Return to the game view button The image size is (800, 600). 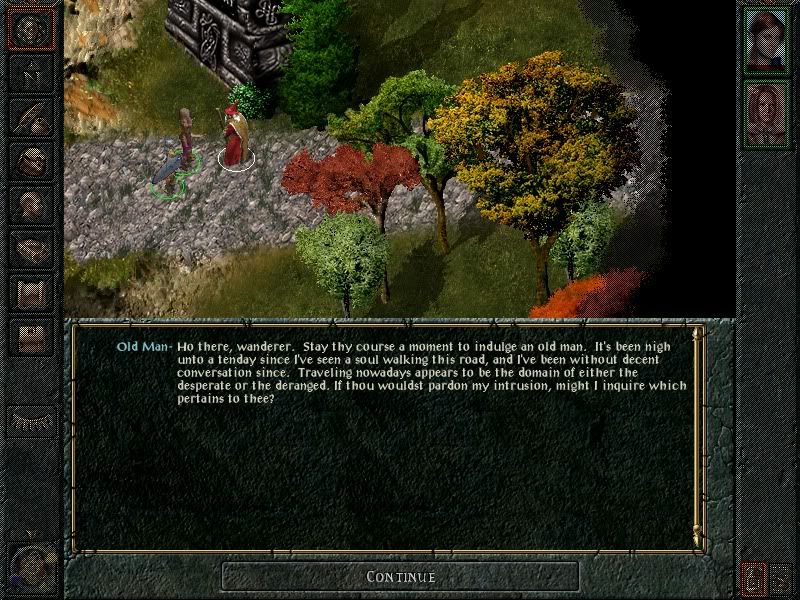click(31, 28)
